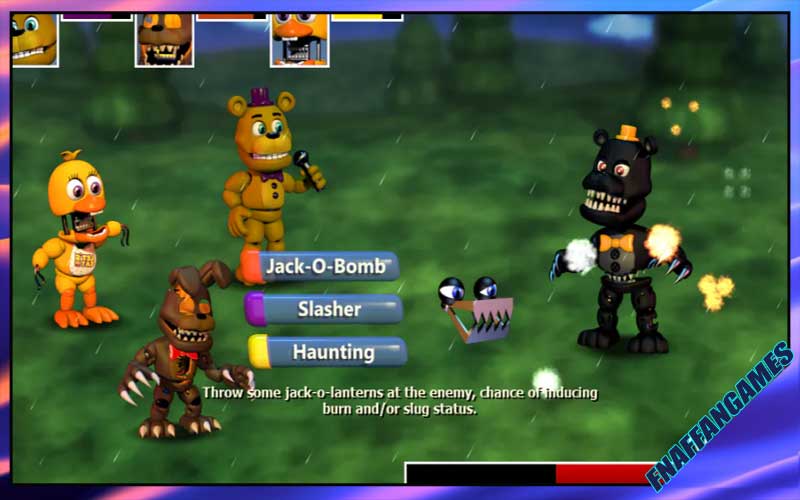Image resolution: width=800 pixels, height=500 pixels.
Task: Use the Jack-O-Bomb attack
Action: point(325,267)
